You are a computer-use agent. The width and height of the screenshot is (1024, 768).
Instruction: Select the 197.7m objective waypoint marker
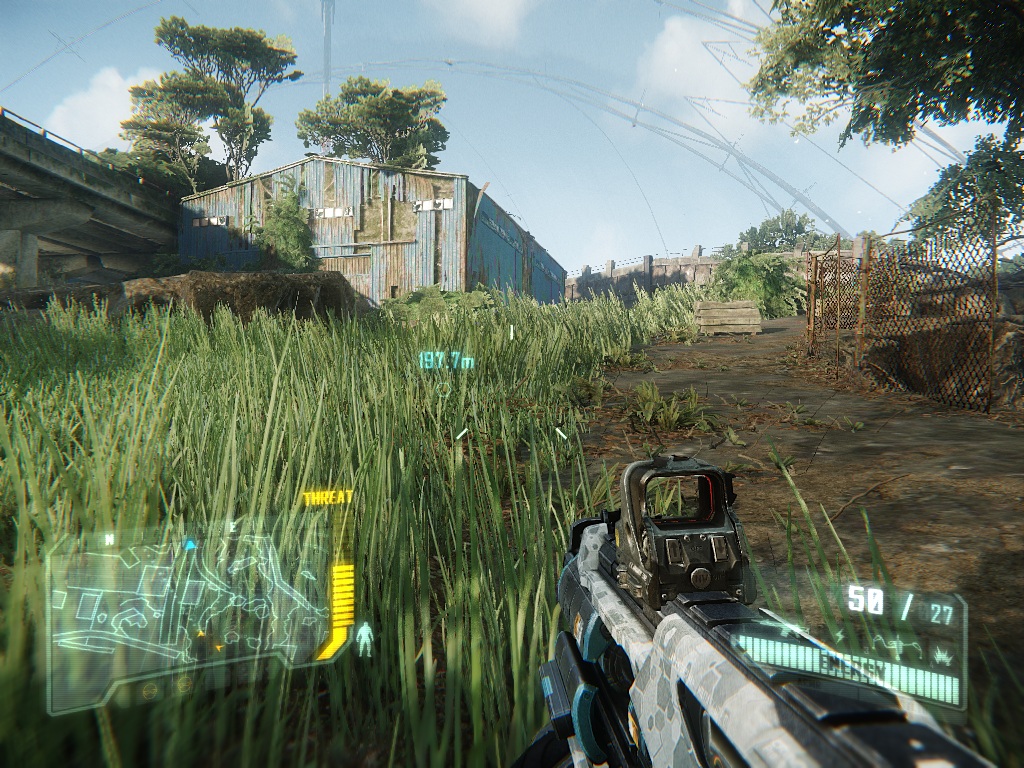coord(446,361)
